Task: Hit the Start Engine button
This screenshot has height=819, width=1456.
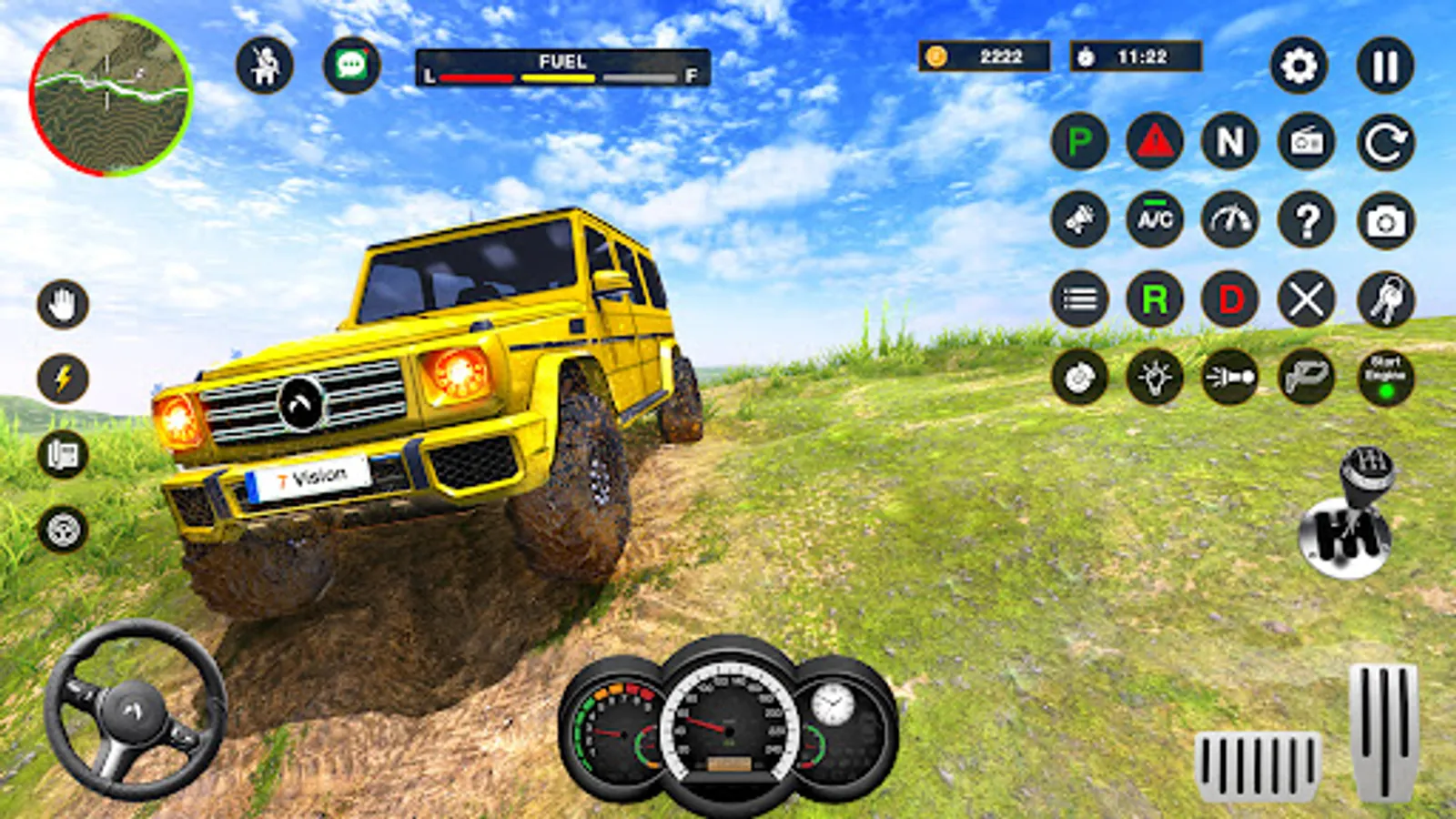Action: point(1386,377)
